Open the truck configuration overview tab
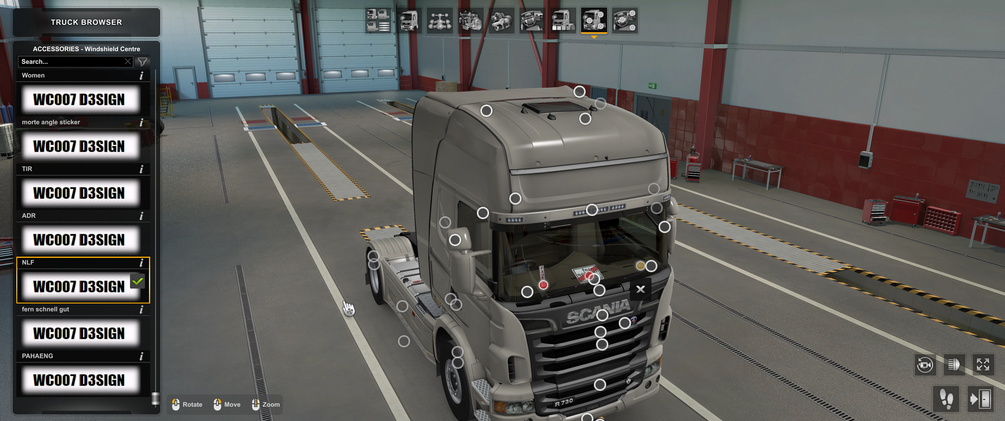The image size is (1005, 421). [x=378, y=20]
